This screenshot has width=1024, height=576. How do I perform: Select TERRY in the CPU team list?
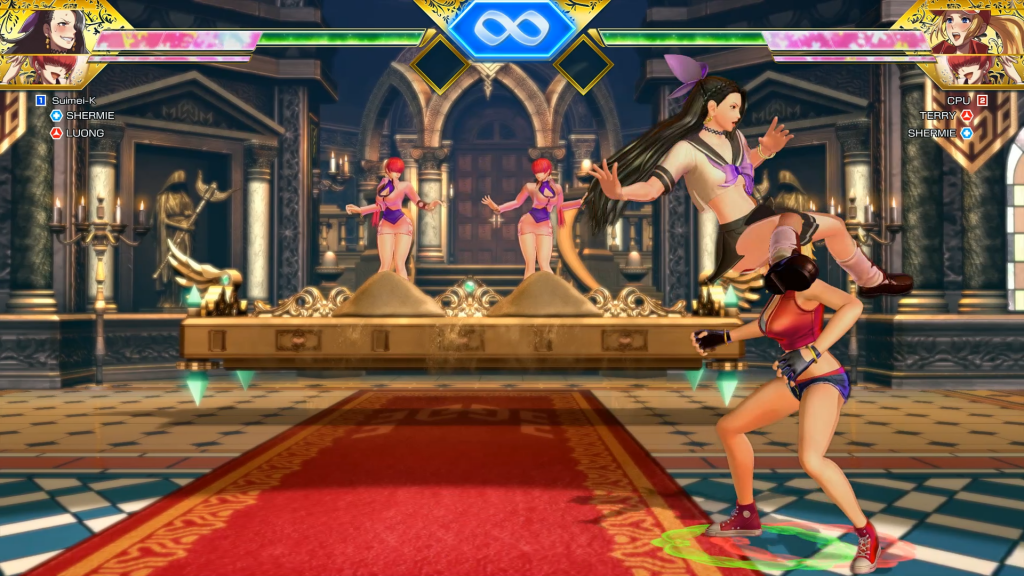click(x=938, y=116)
